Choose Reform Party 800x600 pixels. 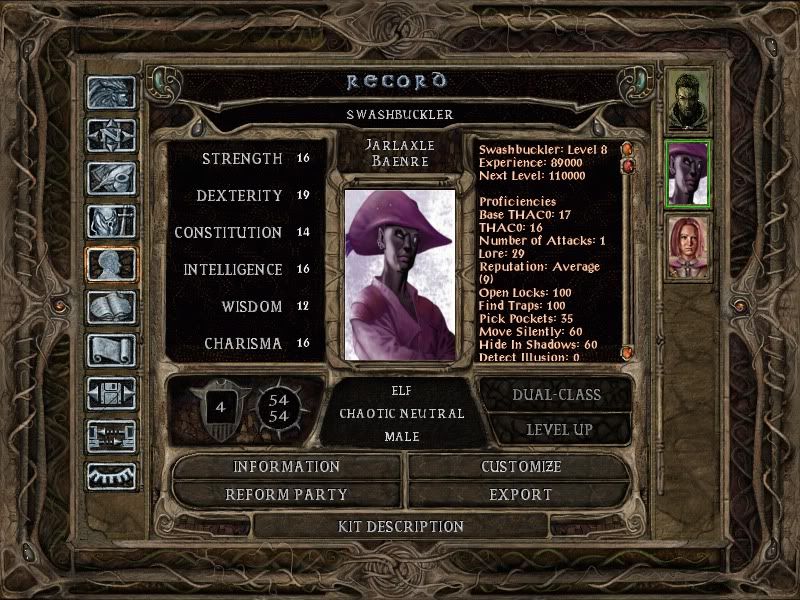click(x=287, y=495)
